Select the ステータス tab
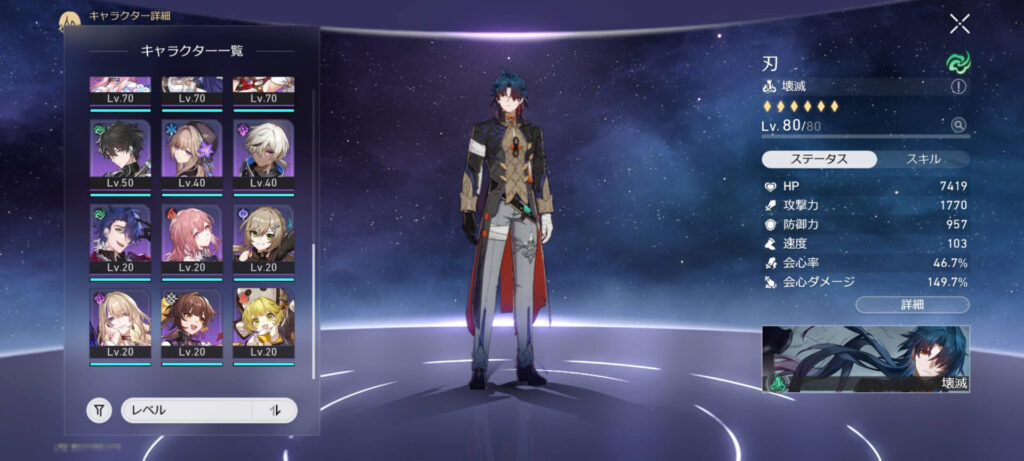This screenshot has height=461, width=1024. point(820,159)
